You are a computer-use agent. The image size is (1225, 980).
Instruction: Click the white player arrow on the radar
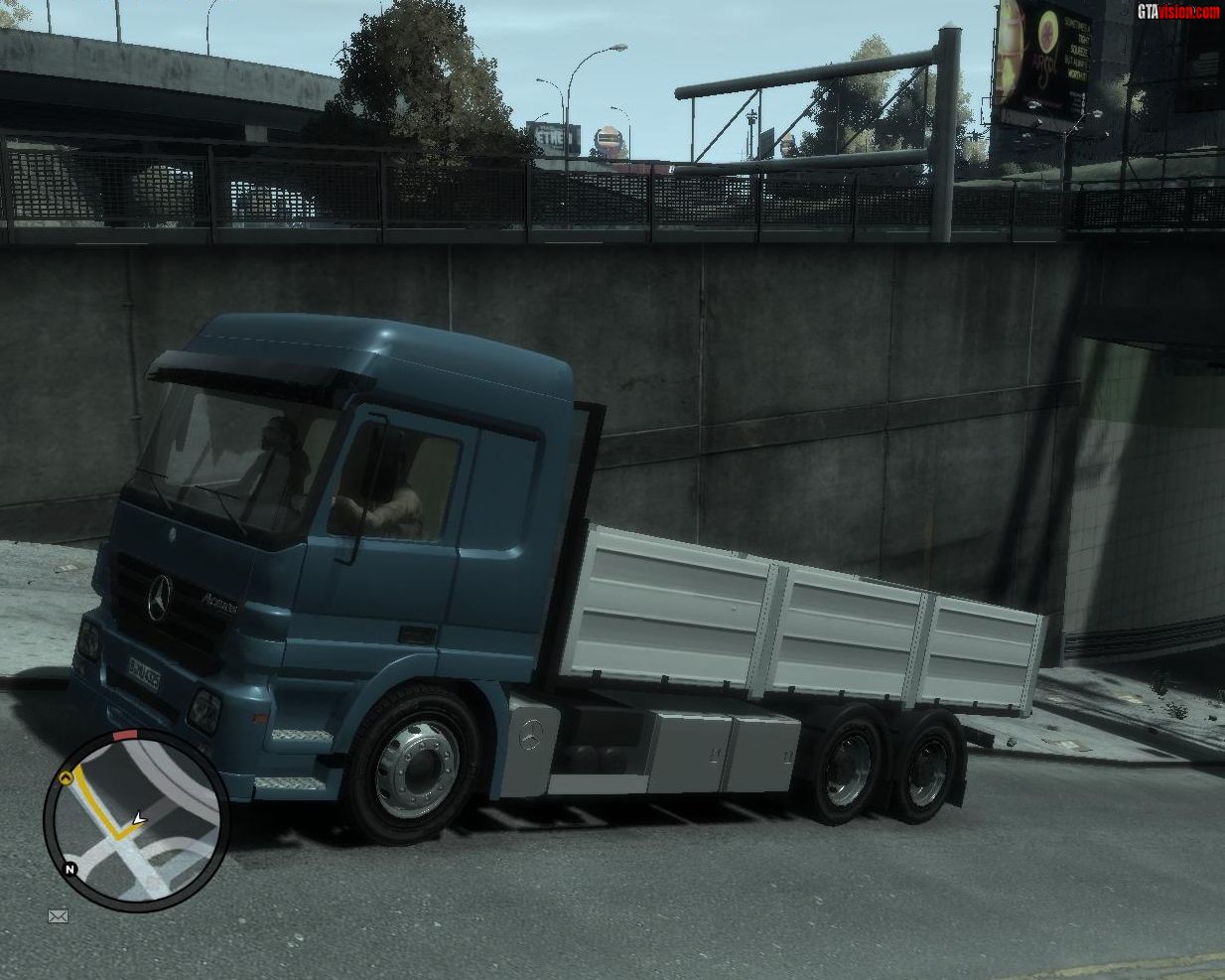pos(138,819)
